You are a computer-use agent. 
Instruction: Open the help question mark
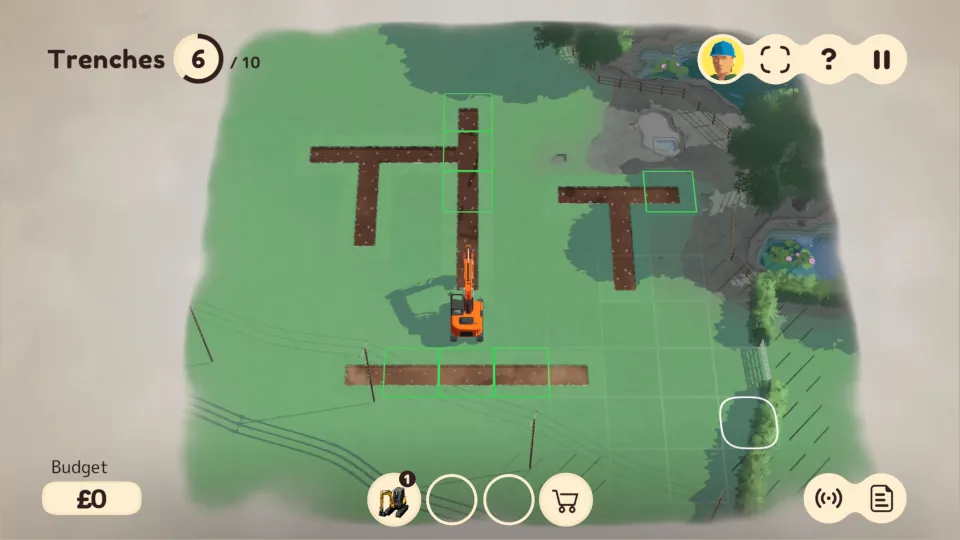coord(828,58)
